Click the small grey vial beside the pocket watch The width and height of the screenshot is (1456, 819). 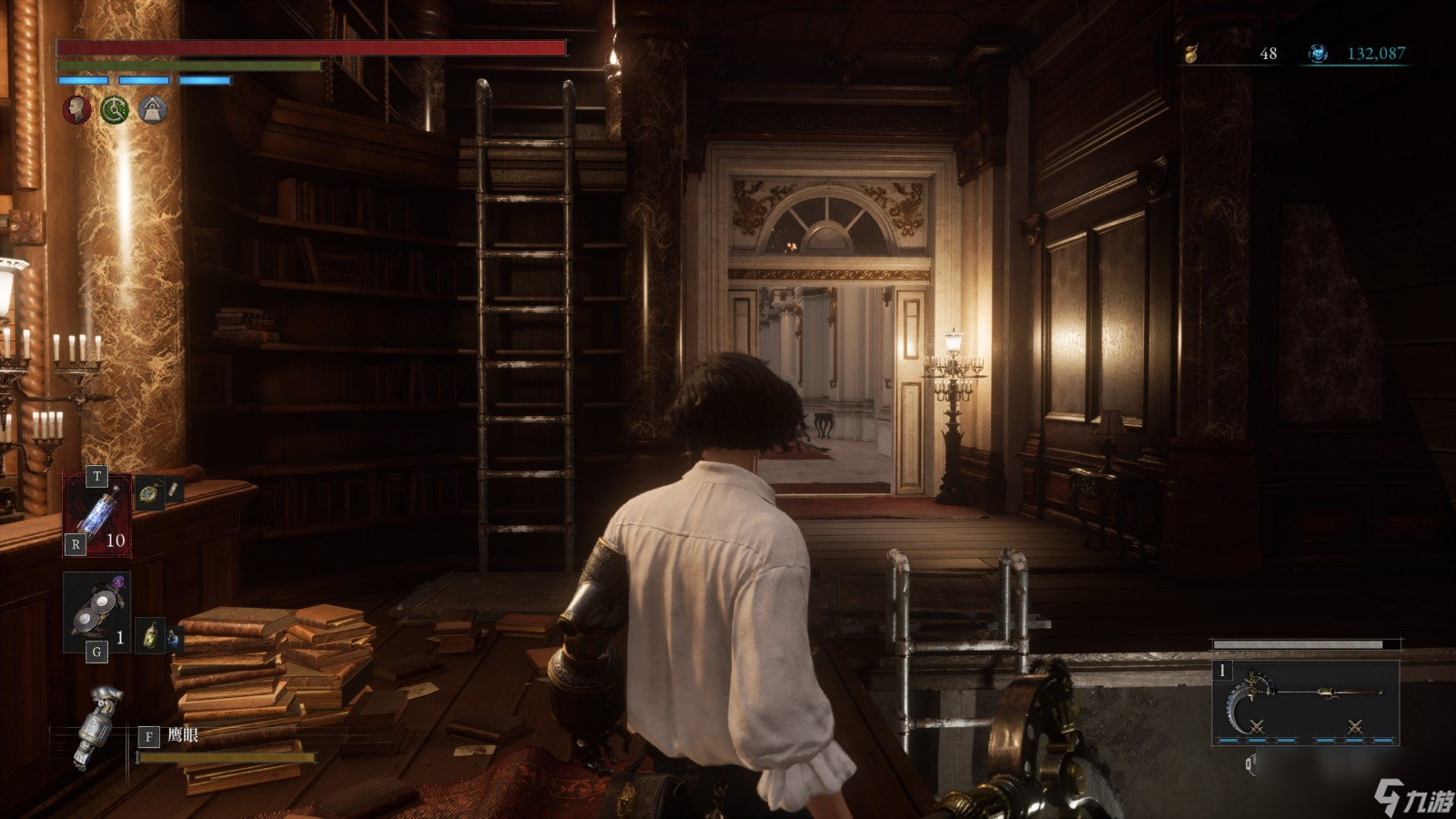pyautogui.click(x=172, y=492)
